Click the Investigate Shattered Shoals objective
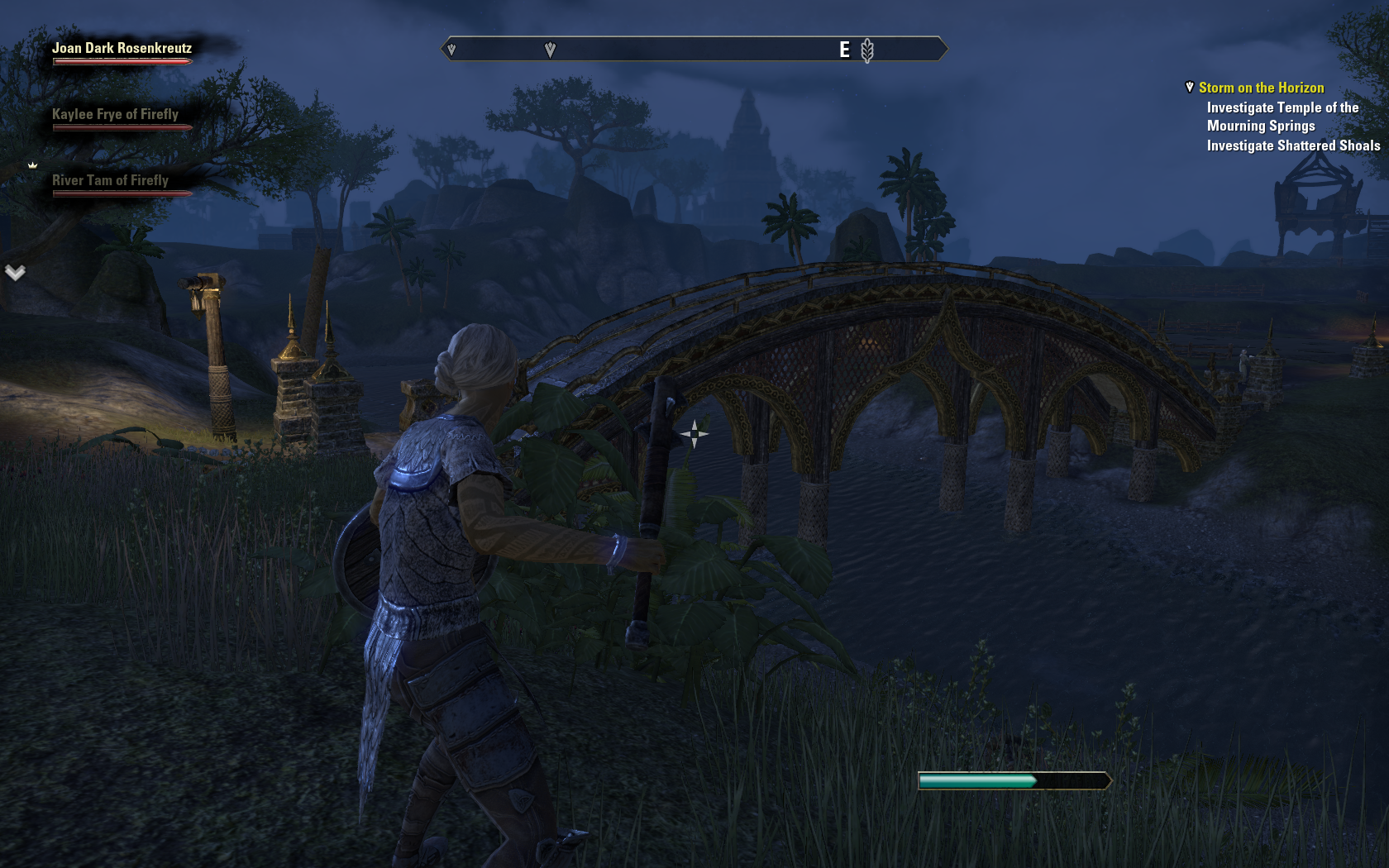Screen dimensions: 1389x868 pos(1293,145)
